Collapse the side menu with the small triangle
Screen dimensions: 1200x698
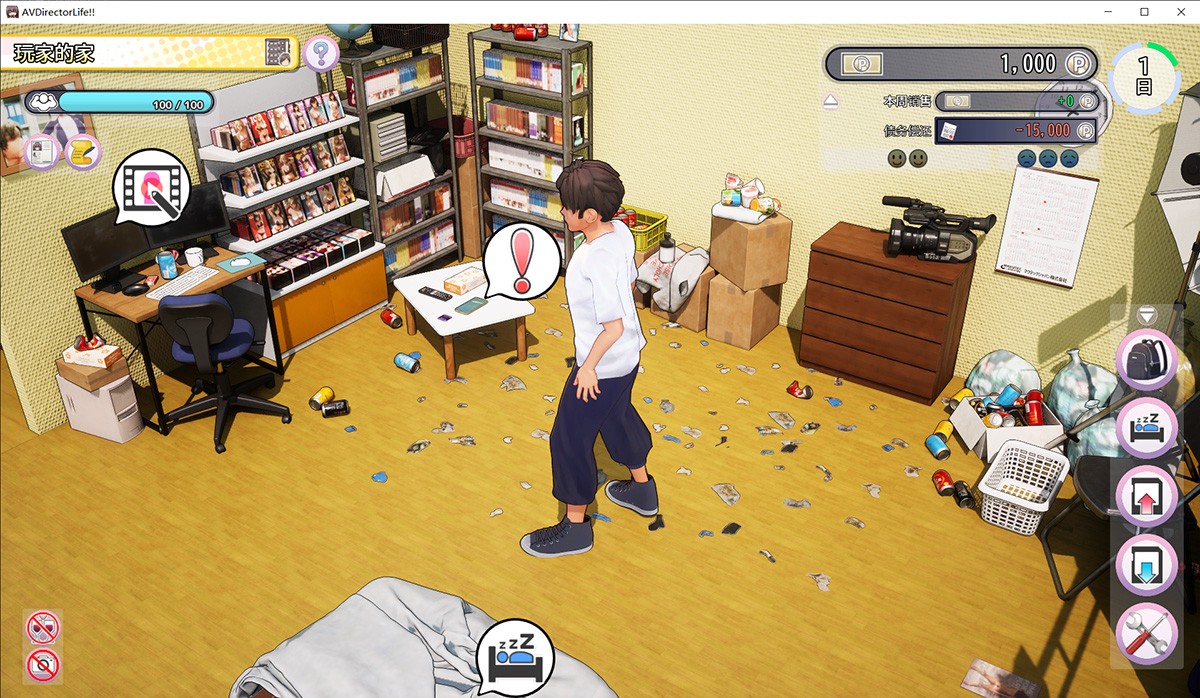click(1147, 315)
